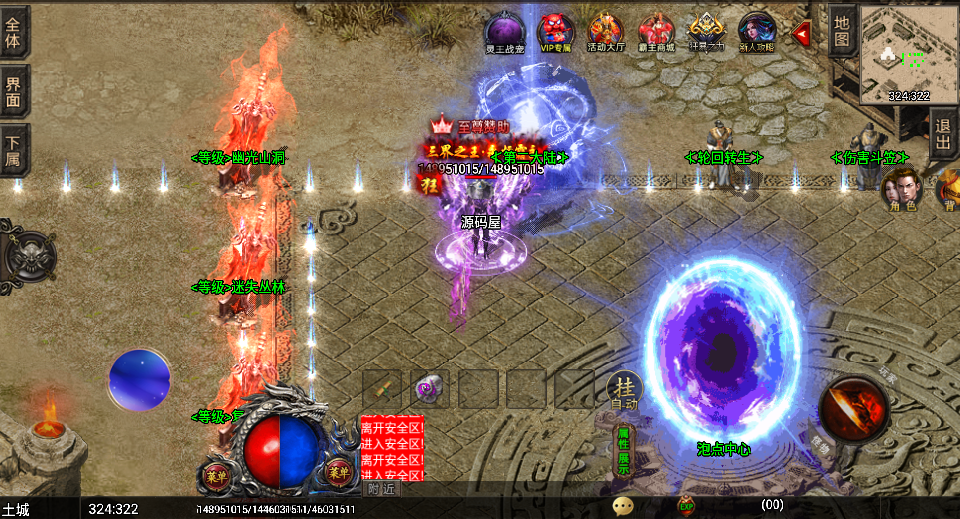Use the scroll item in hotbar
The image size is (960, 519).
tap(382, 388)
